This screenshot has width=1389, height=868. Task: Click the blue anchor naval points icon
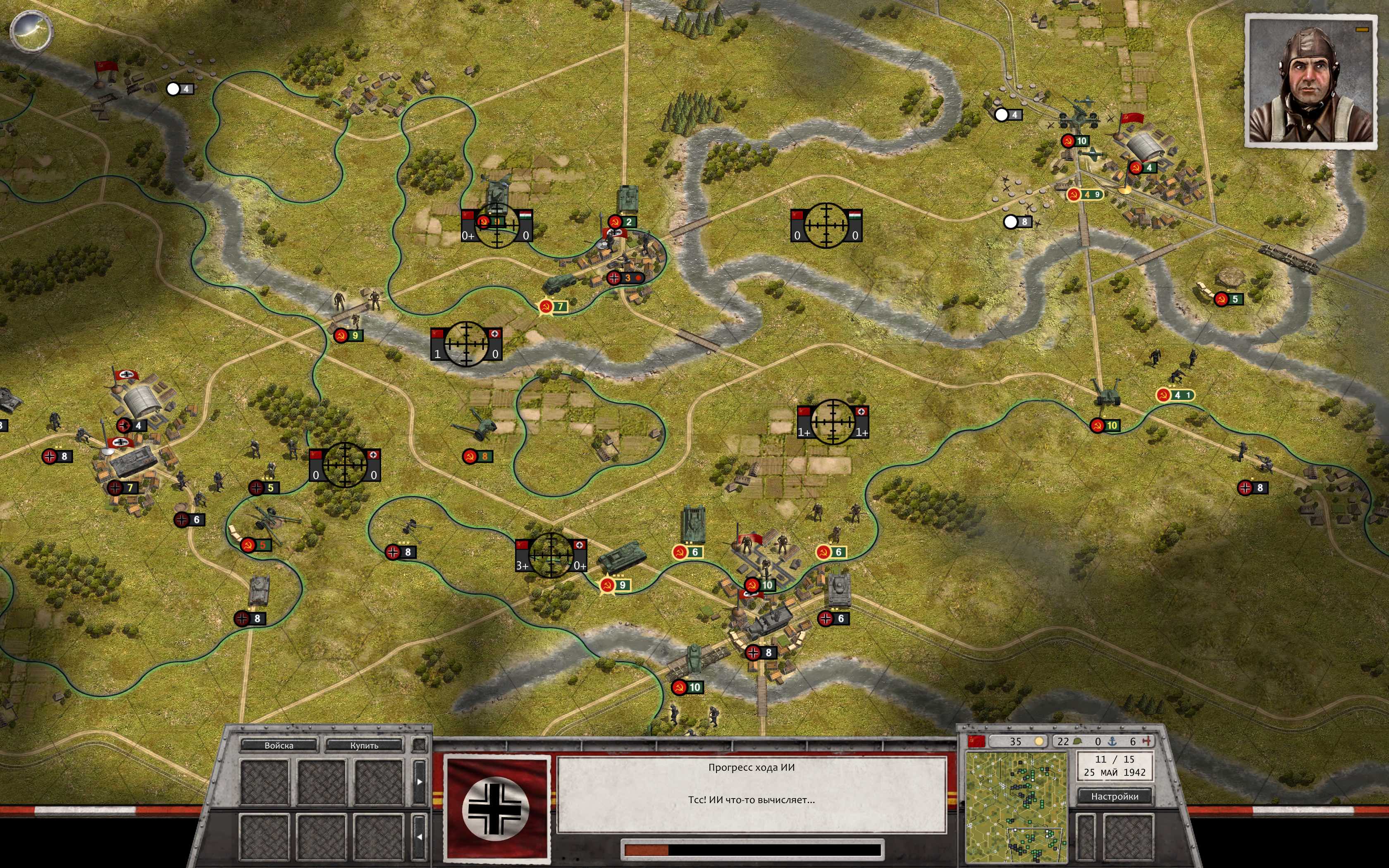tap(1112, 742)
